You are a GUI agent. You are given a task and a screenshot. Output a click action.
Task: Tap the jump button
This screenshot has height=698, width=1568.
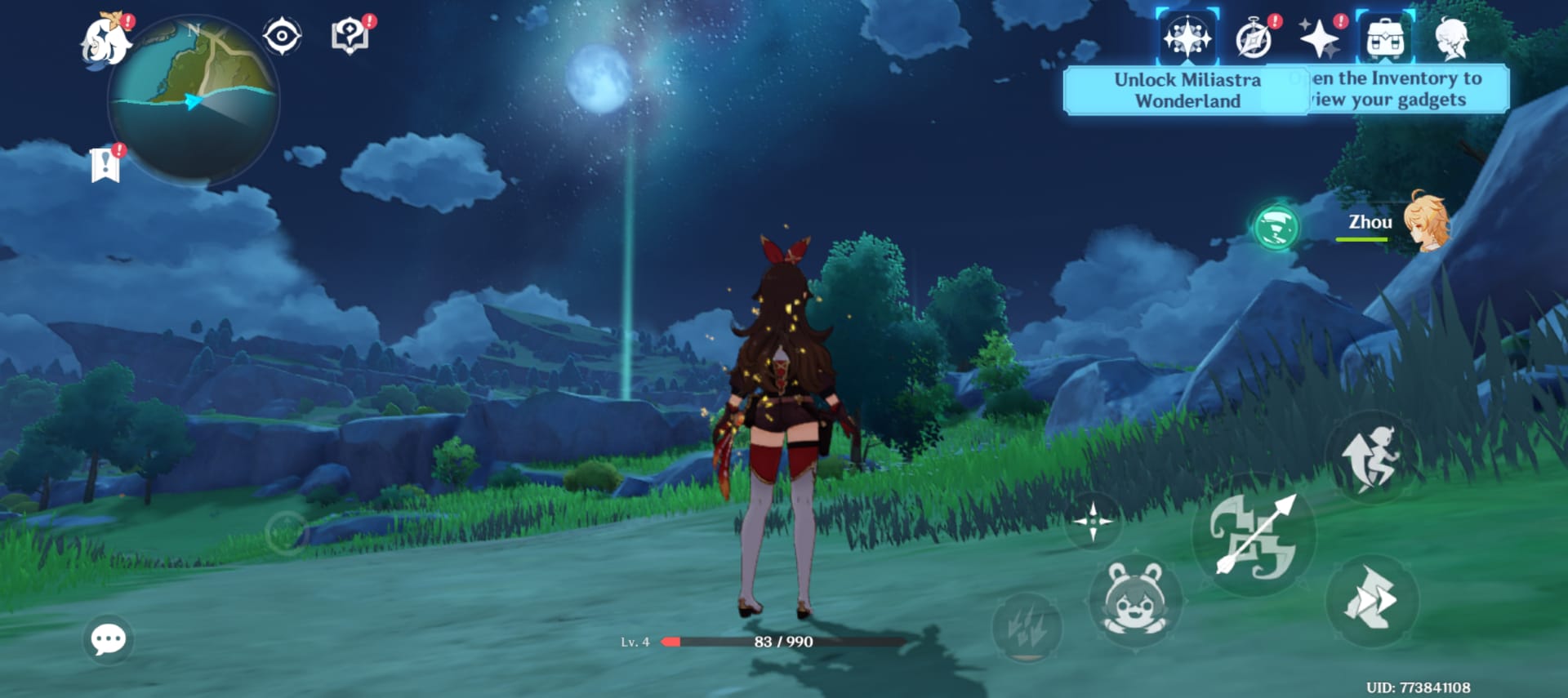pyautogui.click(x=1372, y=457)
